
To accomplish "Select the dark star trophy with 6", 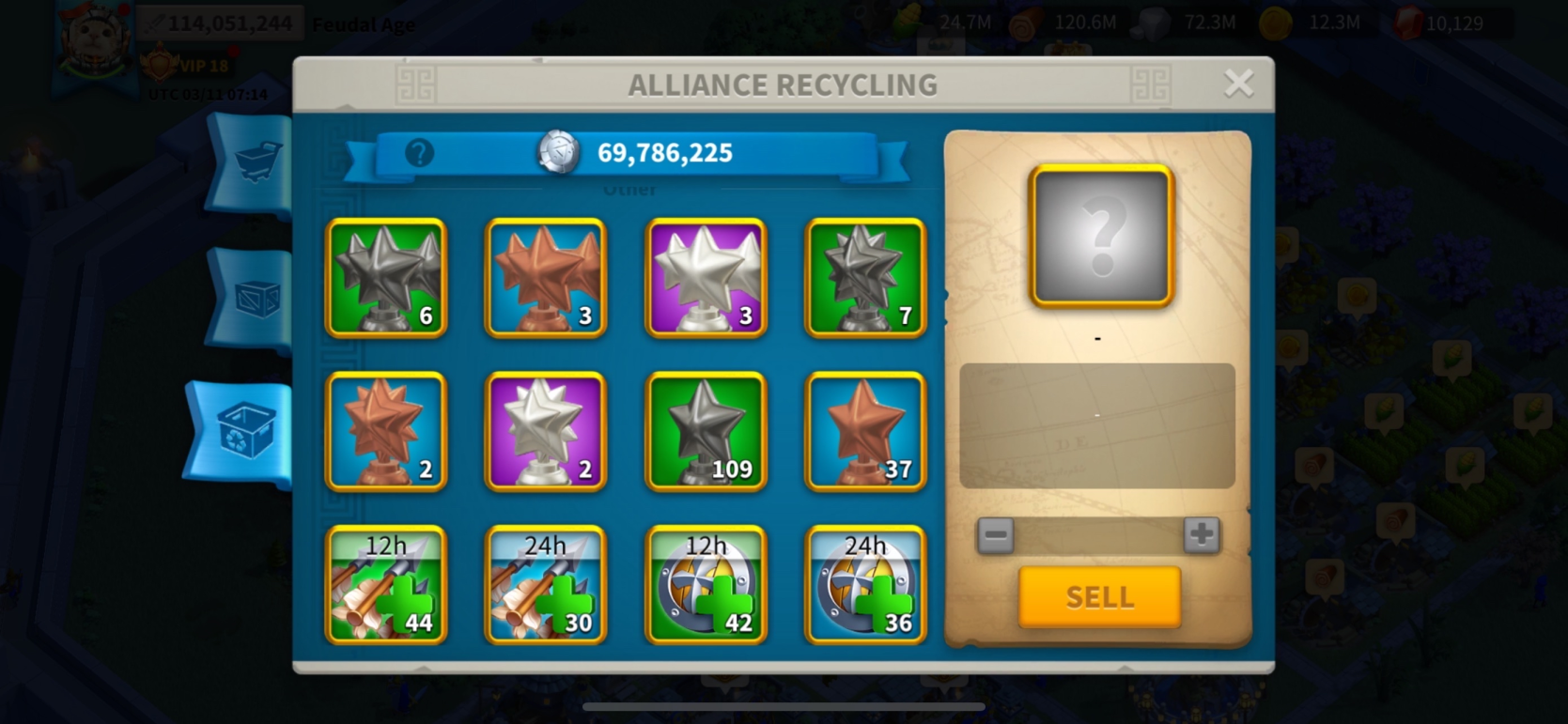I will pos(386,278).
